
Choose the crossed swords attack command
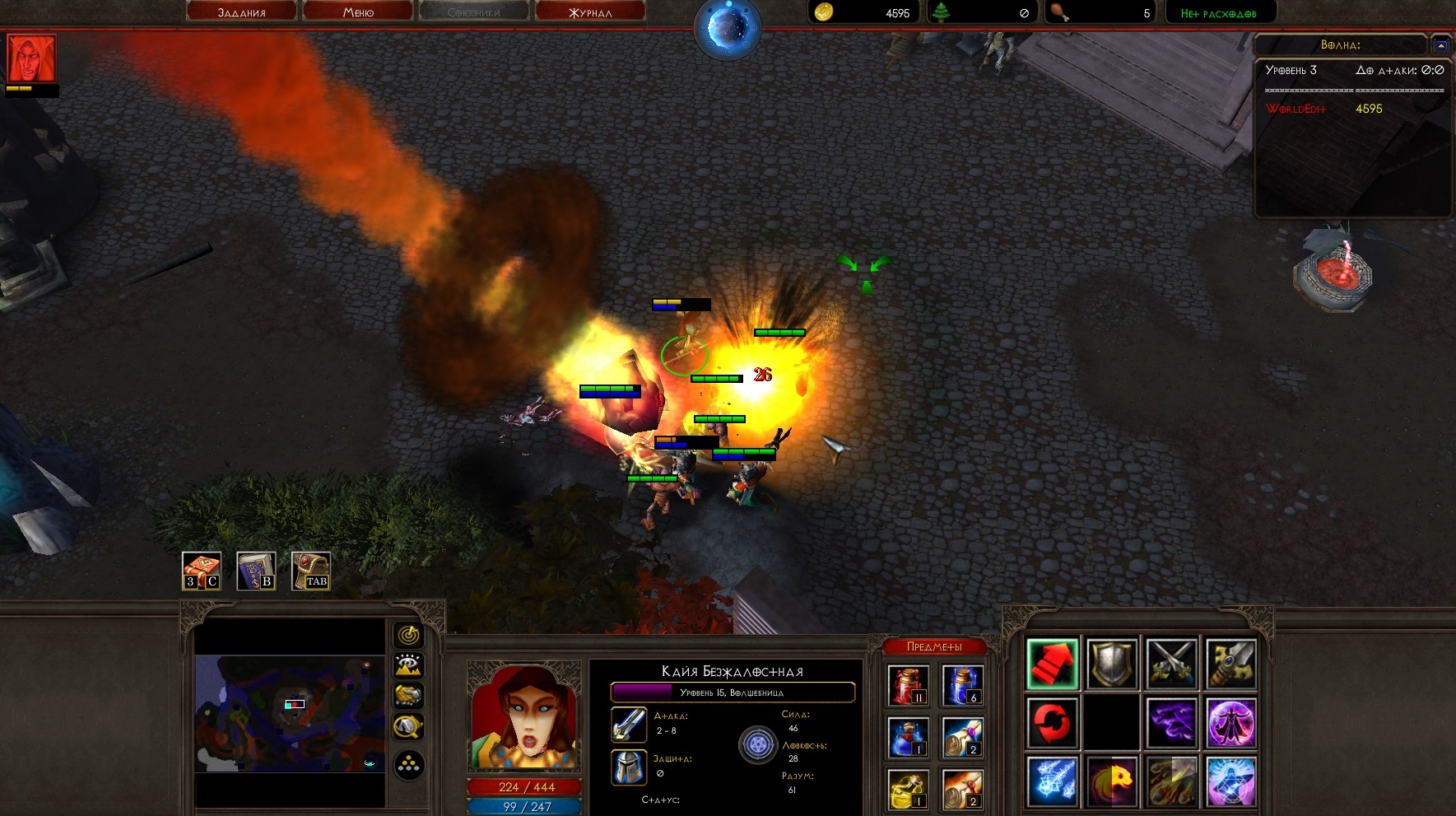[1171, 664]
